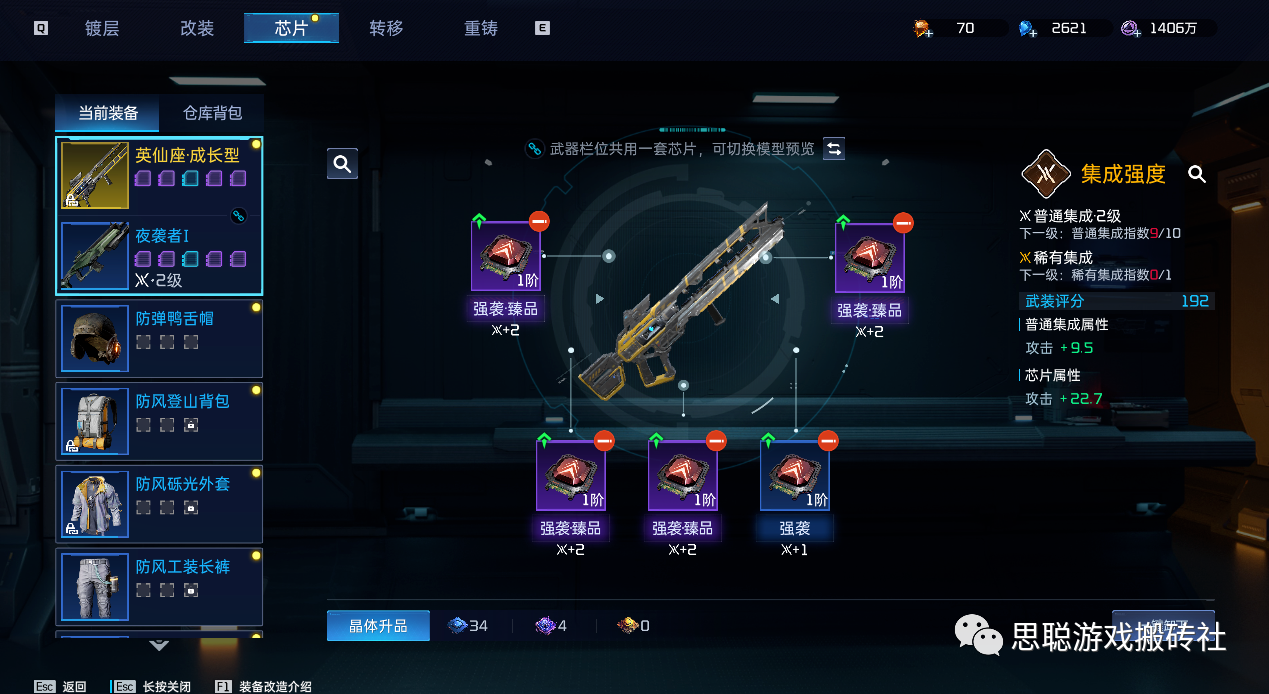Switch to the 镀层 tab
Image resolution: width=1269 pixels, height=694 pixels.
pyautogui.click(x=102, y=28)
